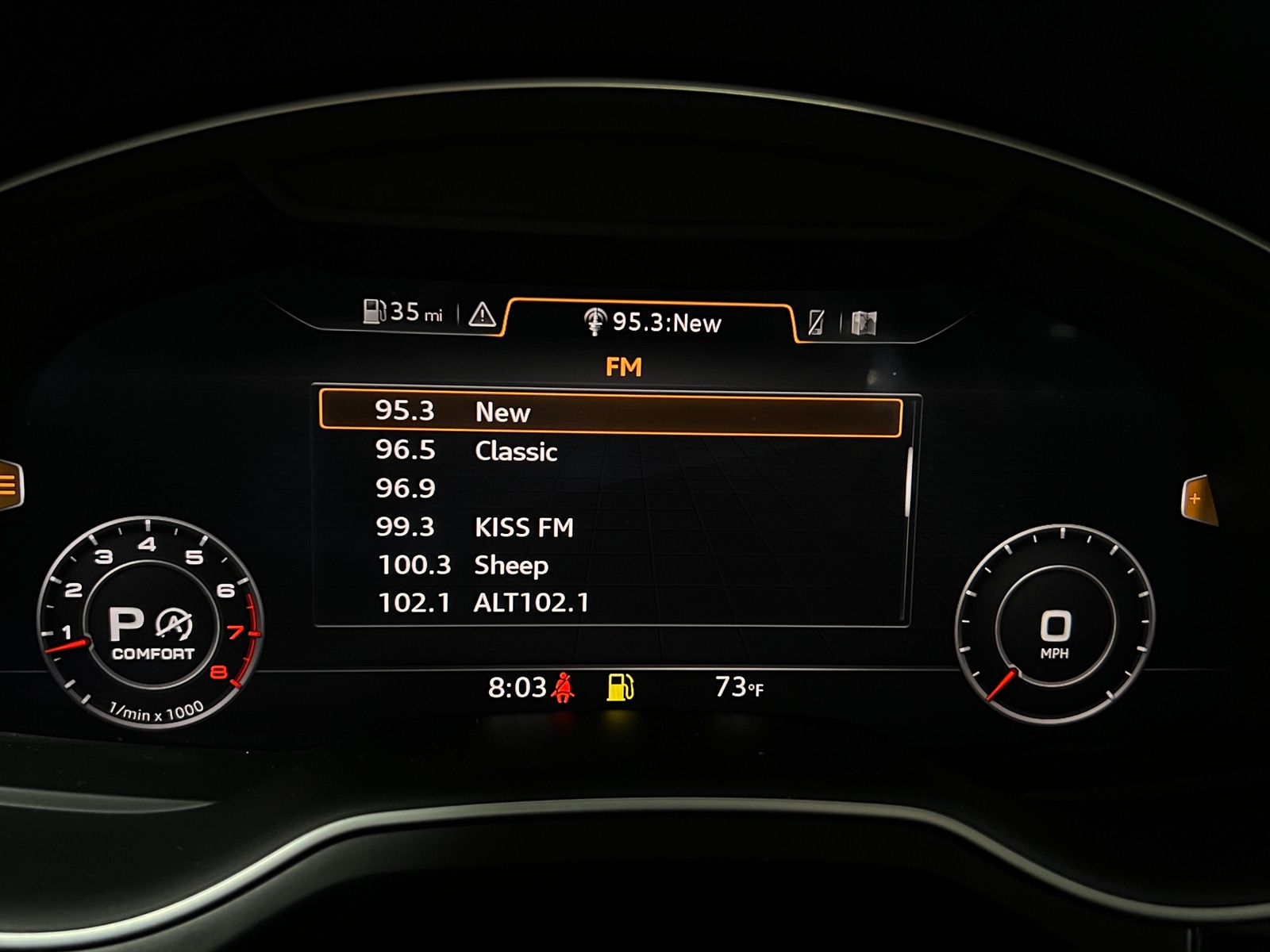Tune to the unnamed 96.9 station

pos(610,489)
